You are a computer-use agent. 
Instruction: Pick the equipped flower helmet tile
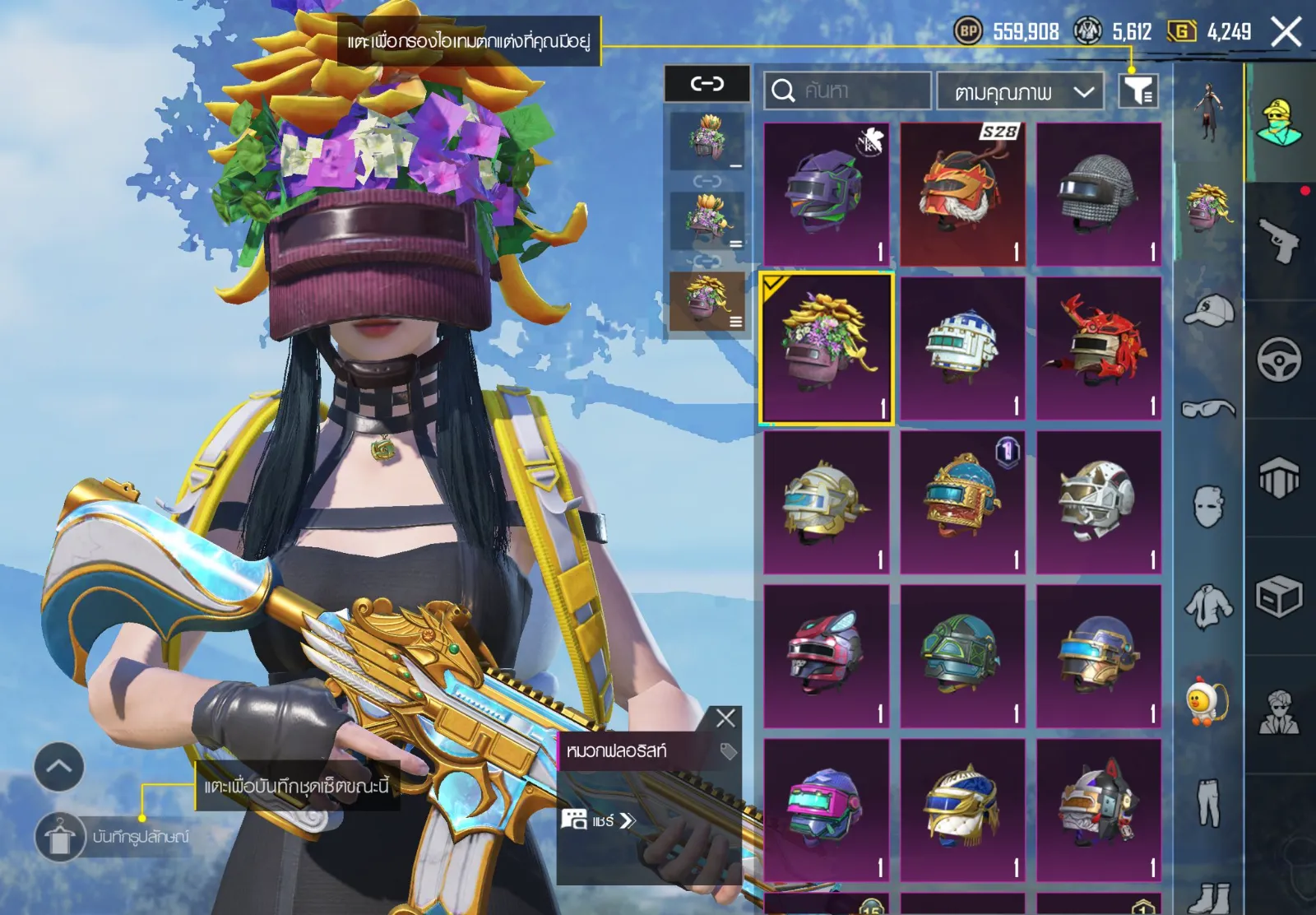click(x=826, y=349)
